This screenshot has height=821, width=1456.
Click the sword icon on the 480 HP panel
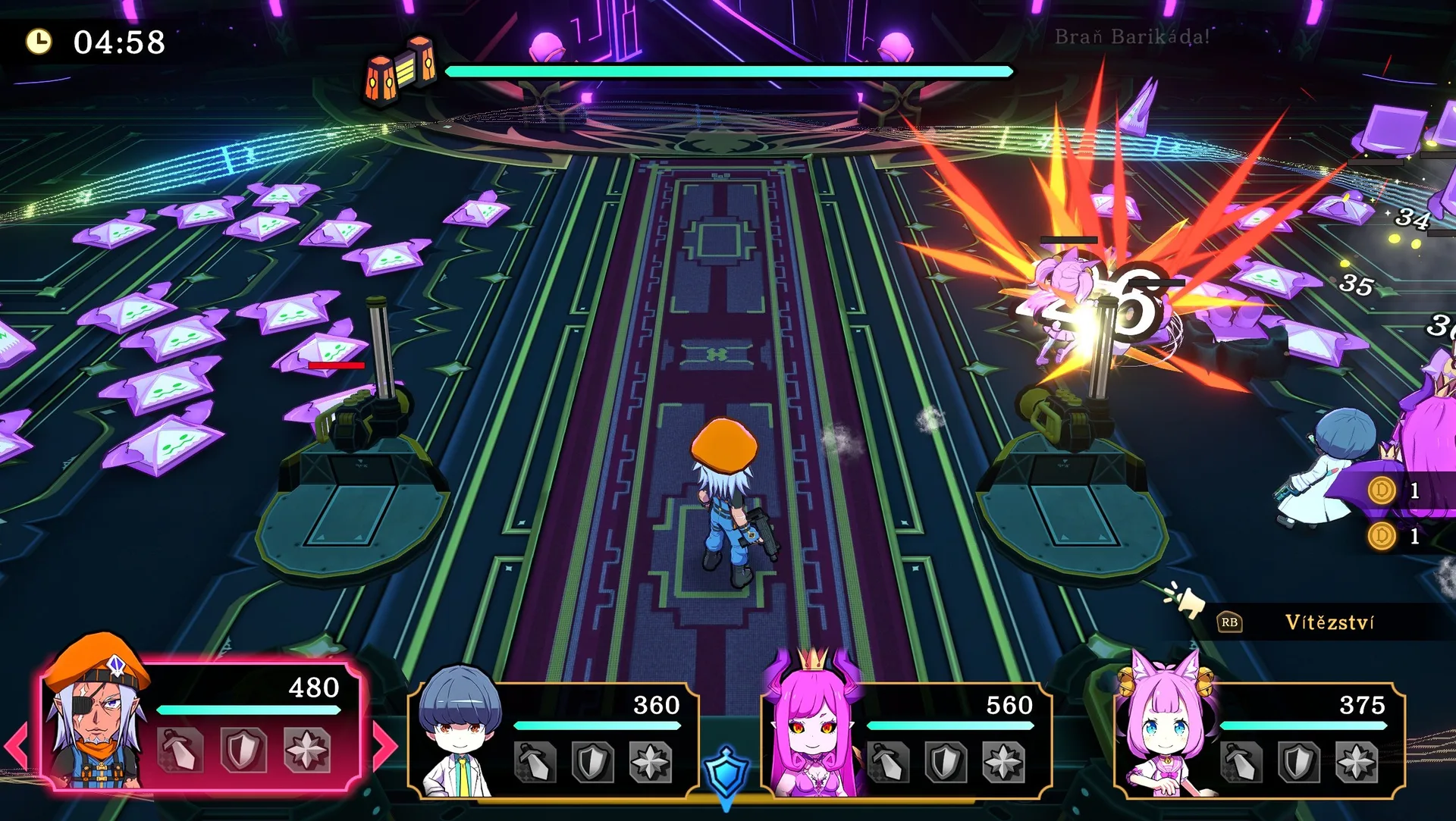pos(180,750)
